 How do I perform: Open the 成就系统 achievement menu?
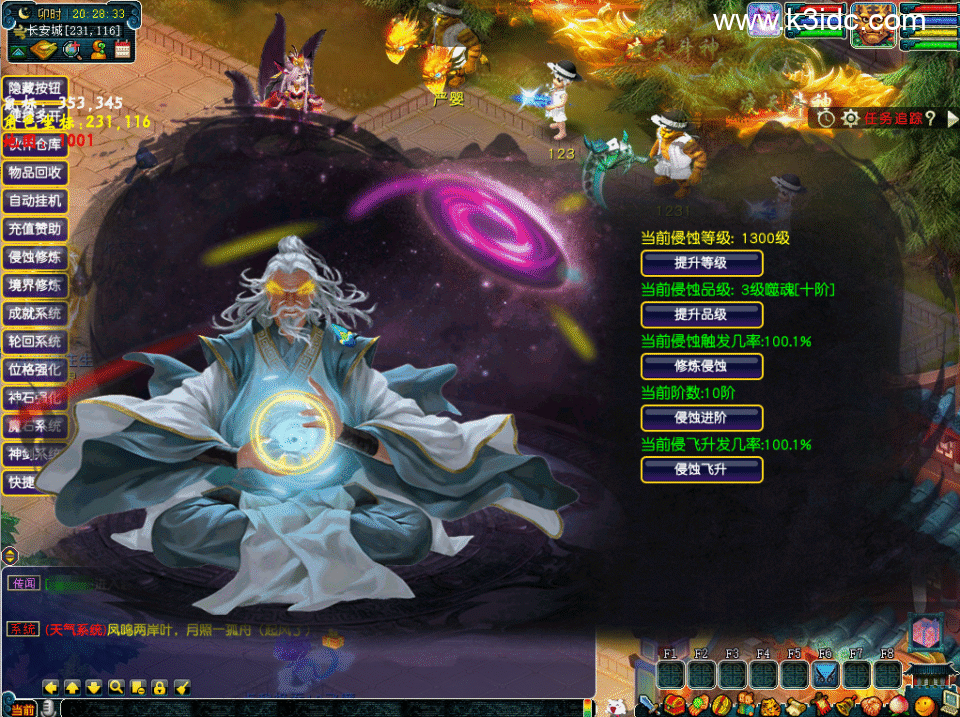click(35, 313)
